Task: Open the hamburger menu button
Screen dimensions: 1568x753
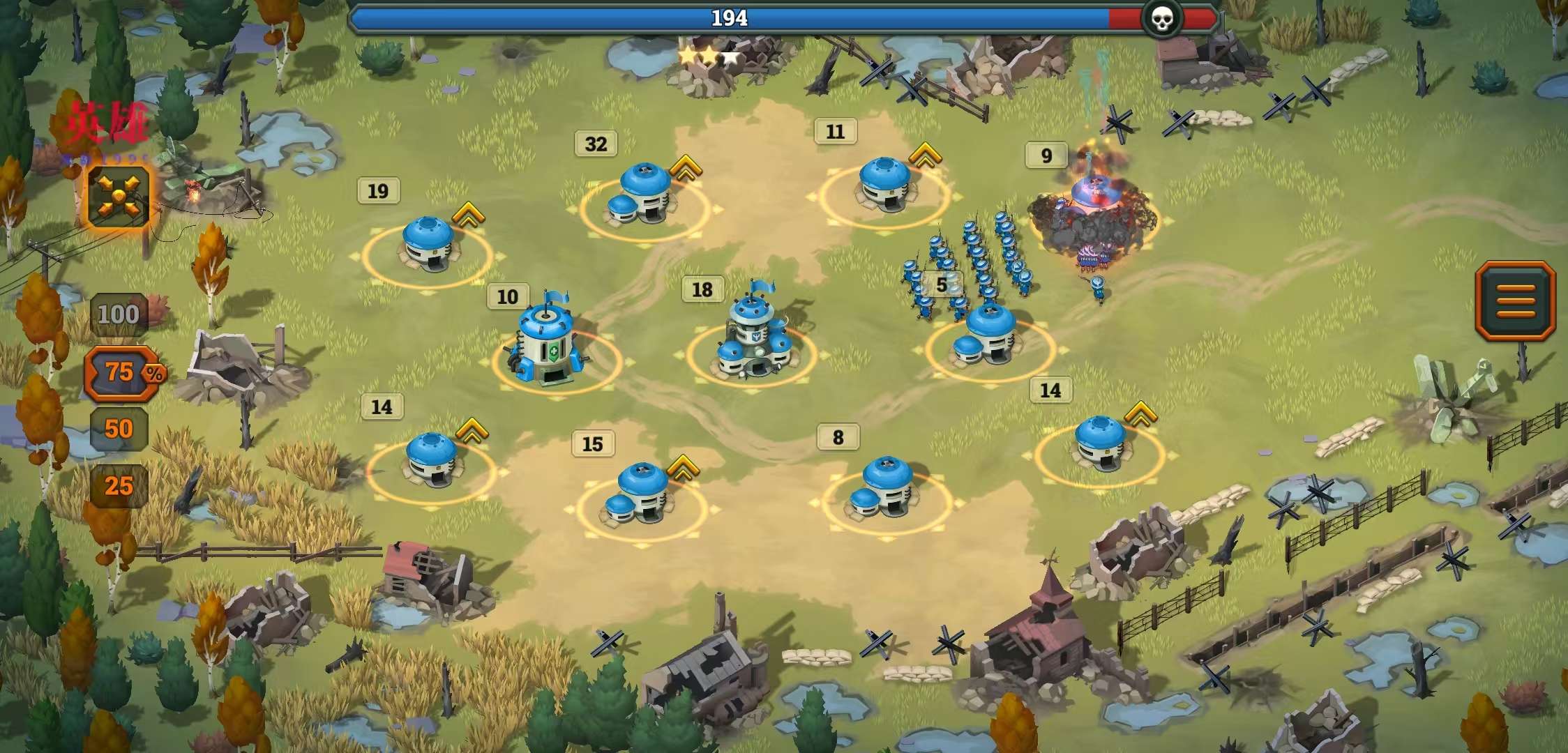Action: tap(1515, 301)
